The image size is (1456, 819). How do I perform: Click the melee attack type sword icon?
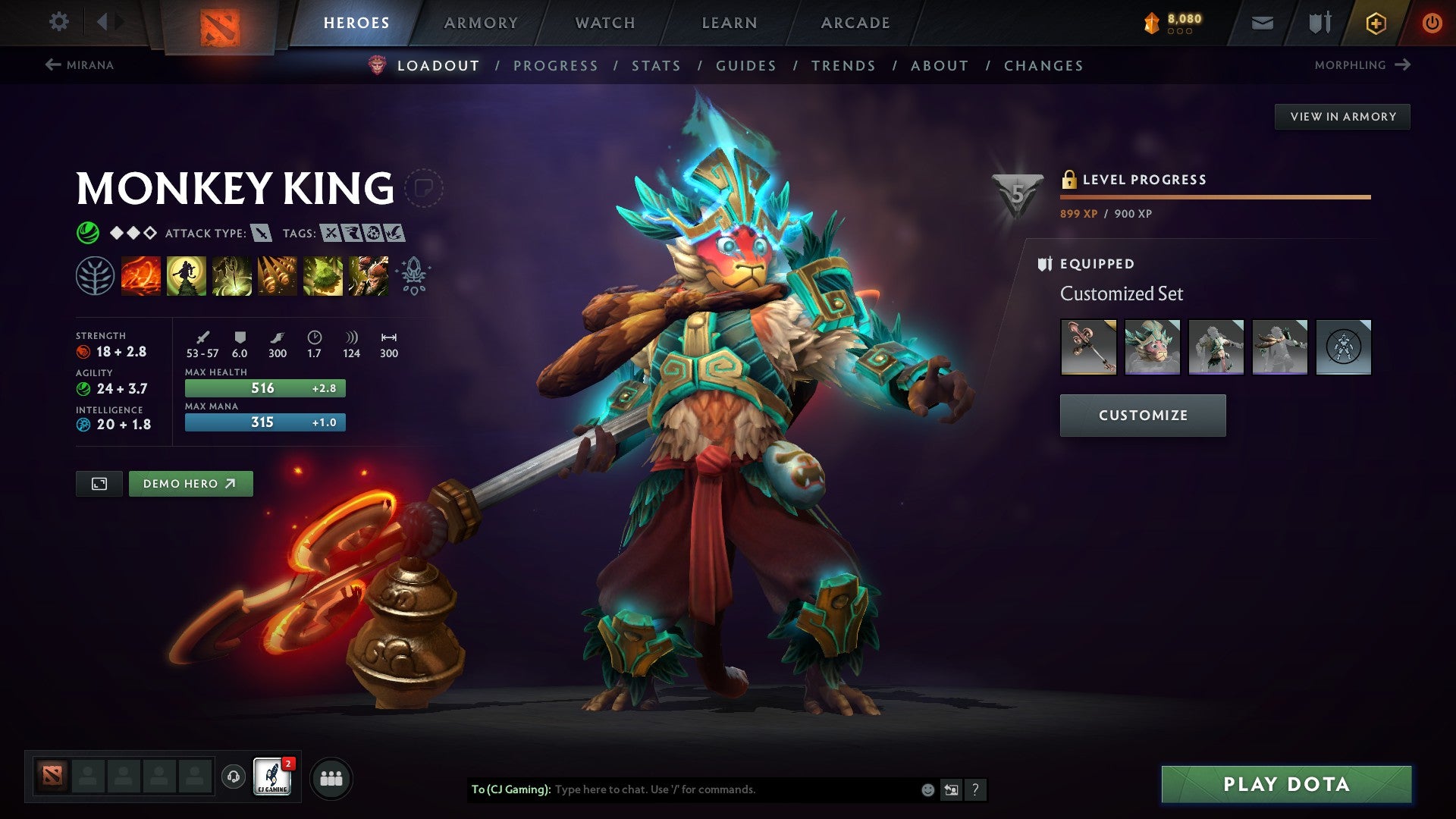[x=261, y=233]
